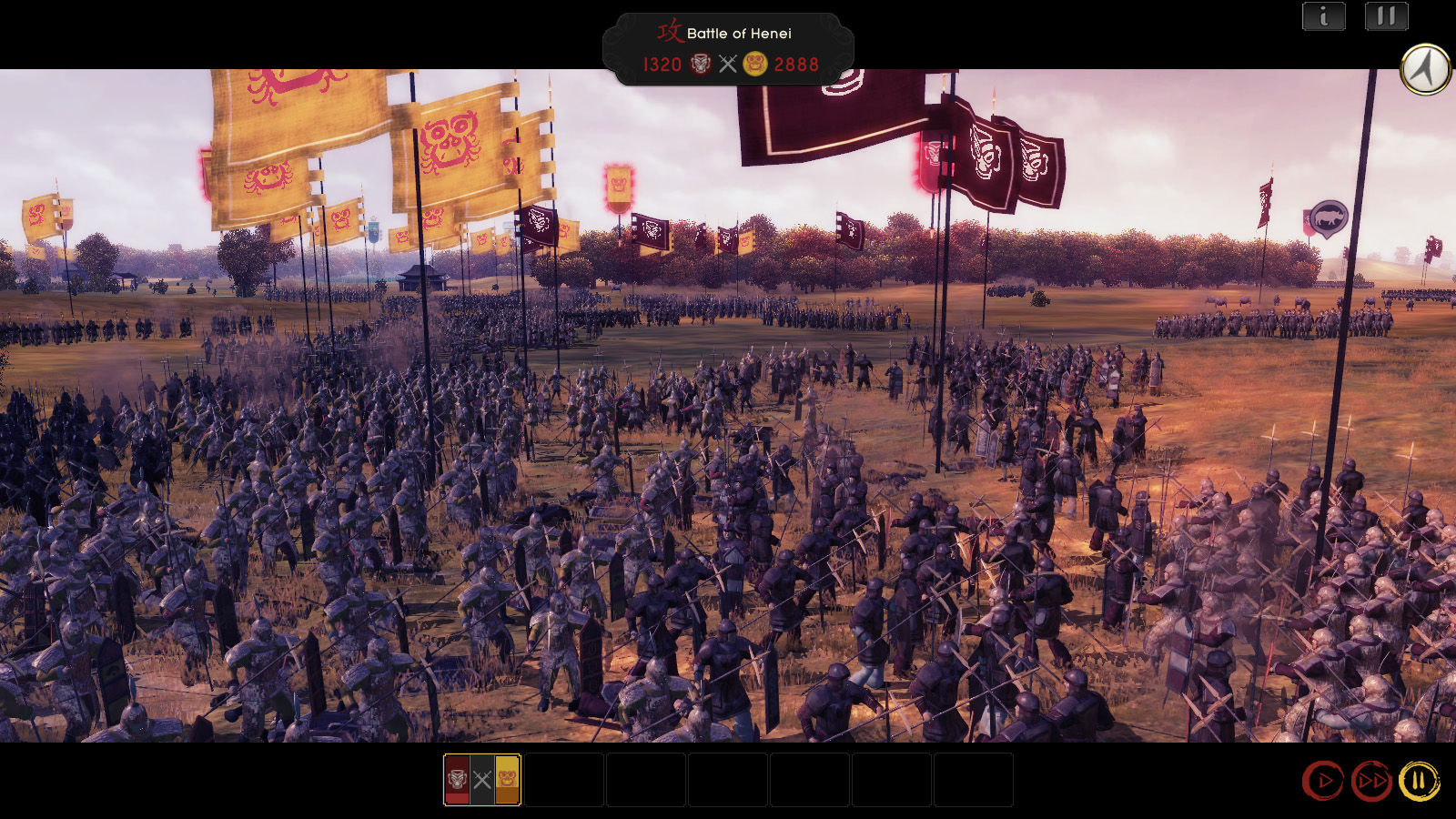Image resolution: width=1456 pixels, height=819 pixels.
Task: Open the info panel with the 'i' button
Action: 1323,15
